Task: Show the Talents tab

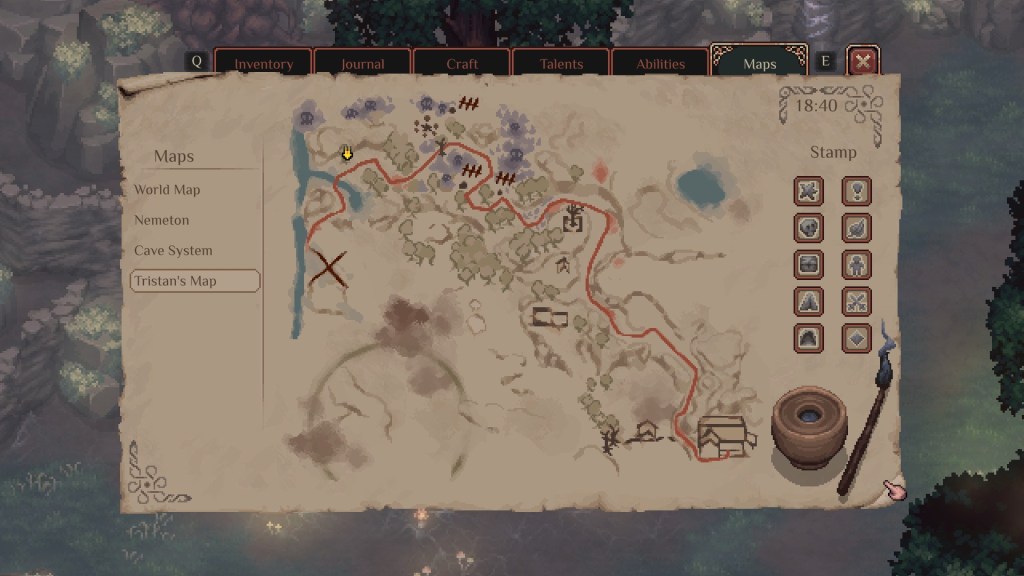Action: [x=560, y=64]
